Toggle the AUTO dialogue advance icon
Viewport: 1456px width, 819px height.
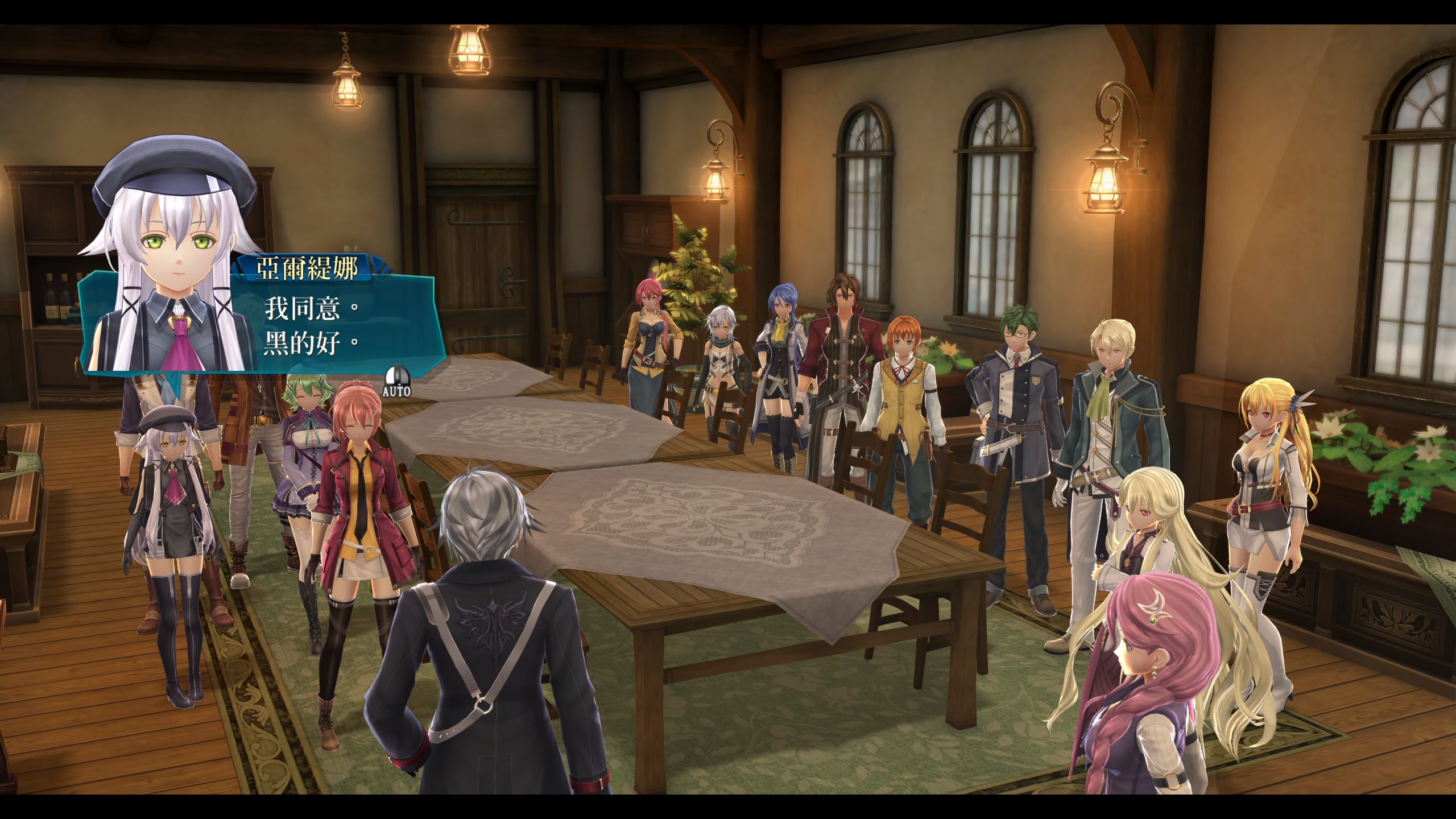point(396,381)
